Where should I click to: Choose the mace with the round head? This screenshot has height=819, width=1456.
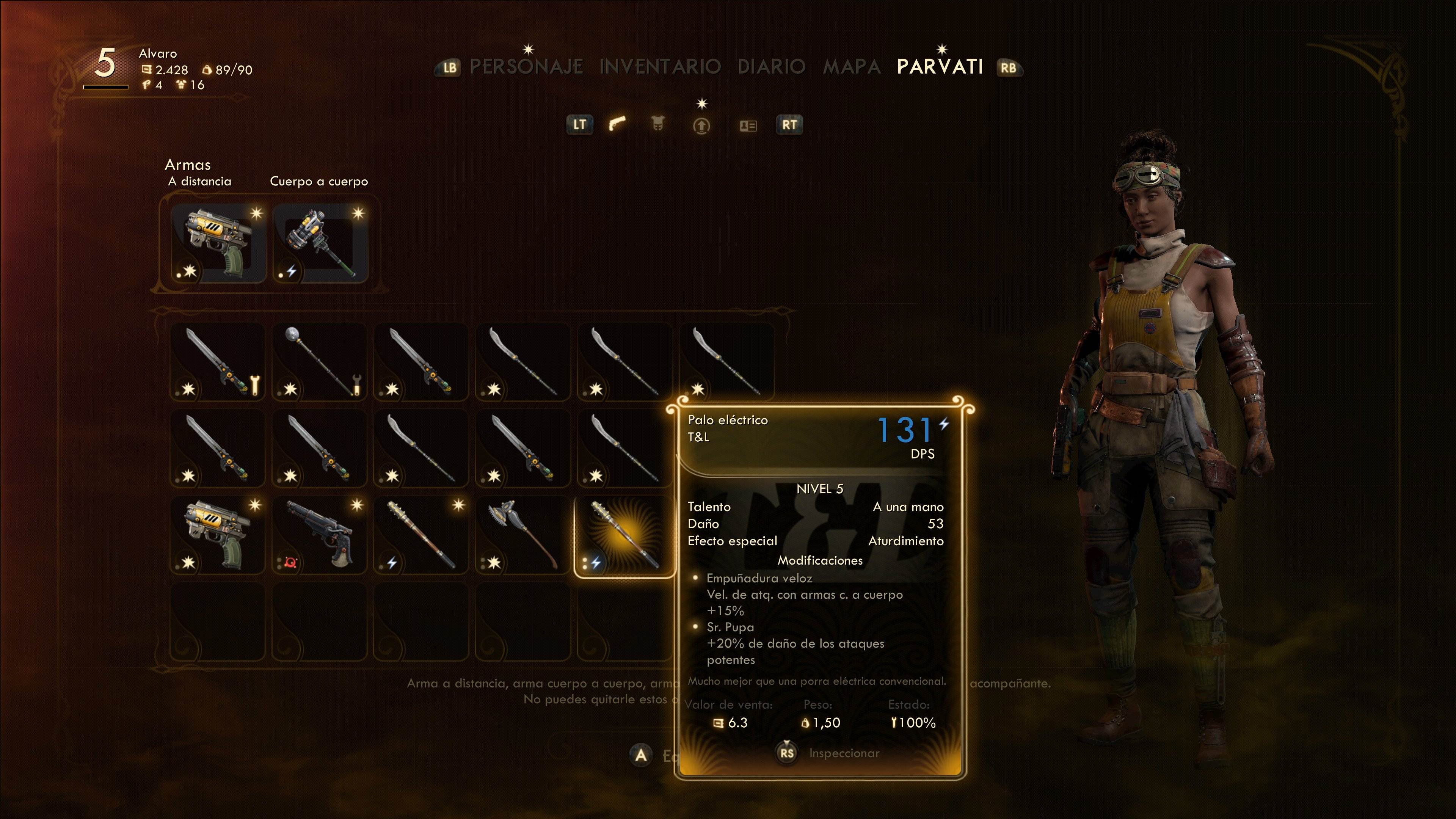[x=320, y=362]
